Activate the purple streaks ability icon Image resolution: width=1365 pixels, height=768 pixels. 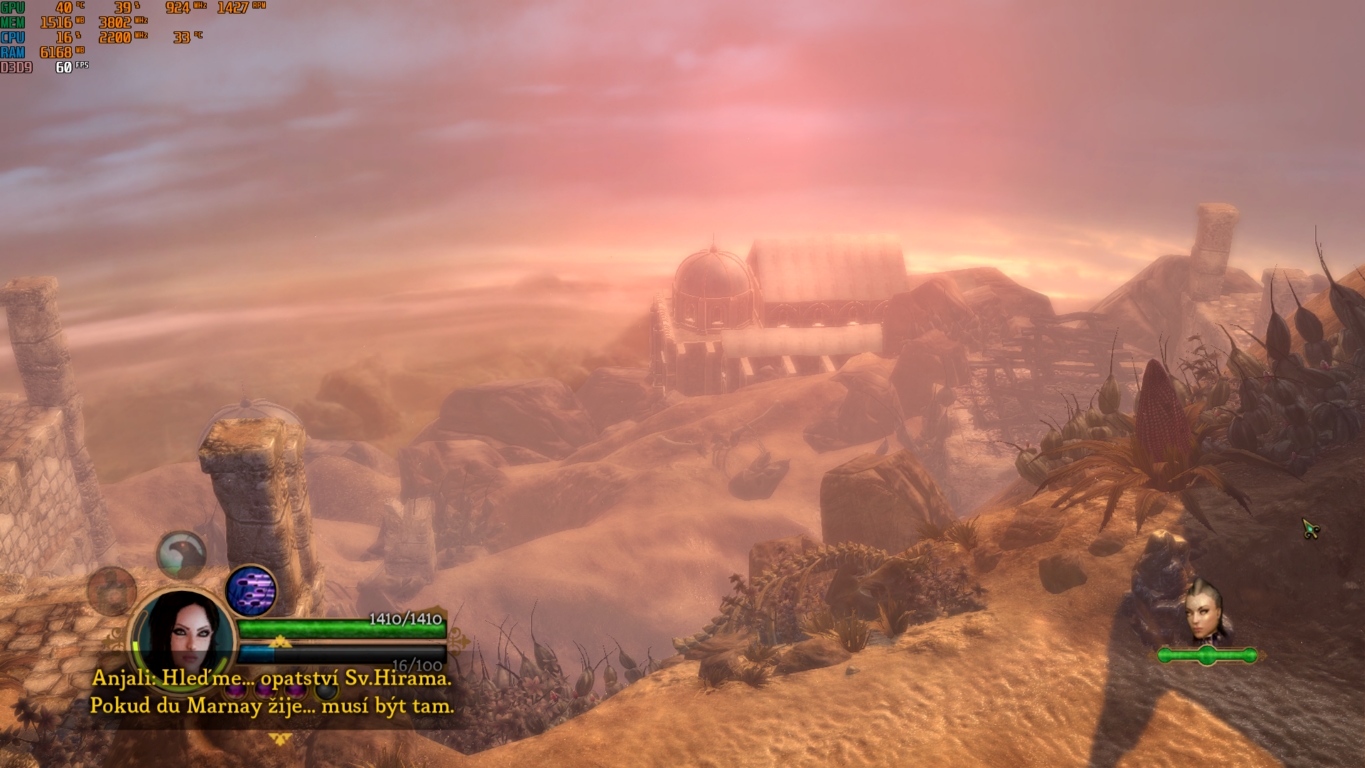click(251, 590)
